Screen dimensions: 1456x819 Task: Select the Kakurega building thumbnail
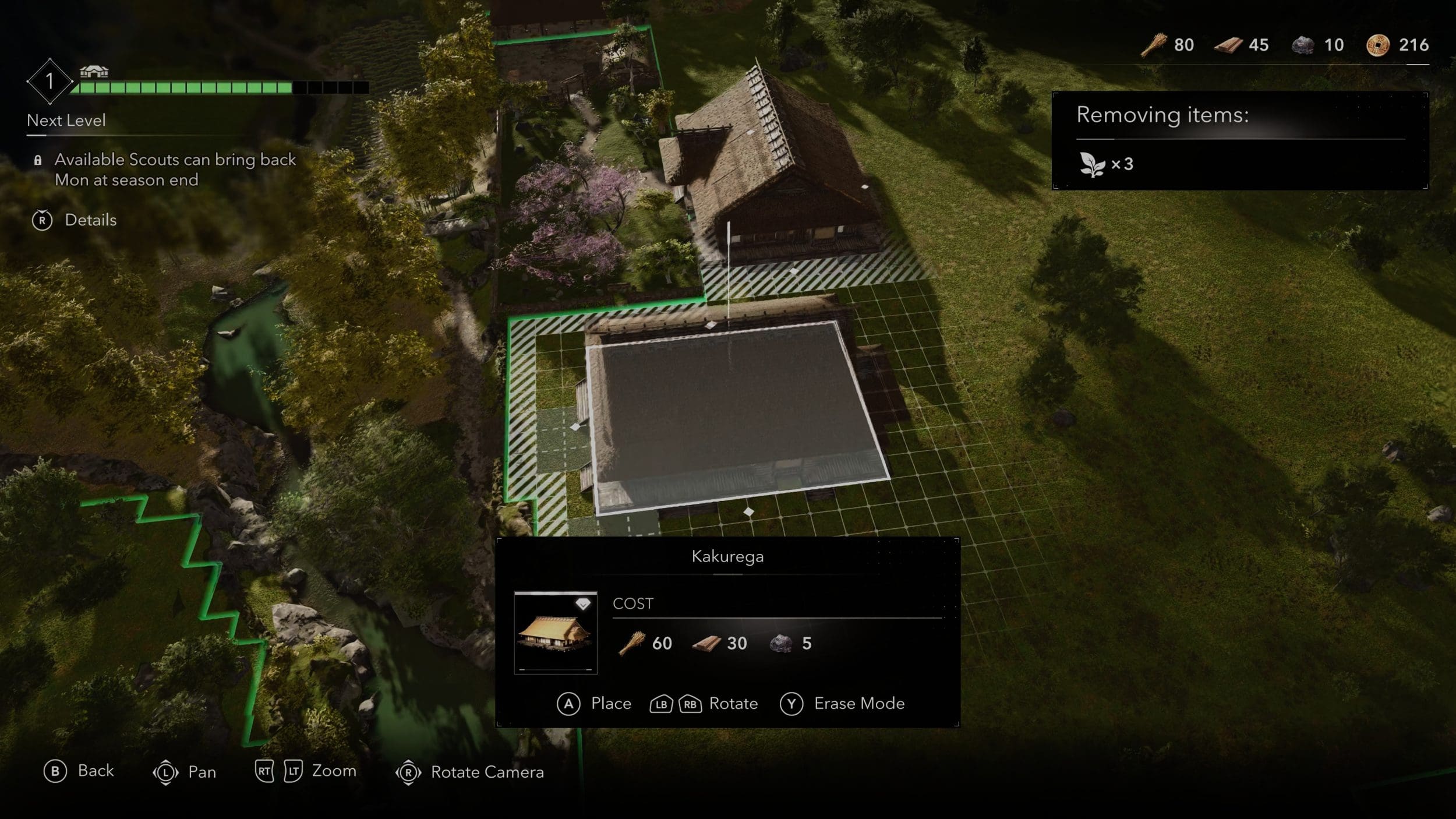(555, 633)
